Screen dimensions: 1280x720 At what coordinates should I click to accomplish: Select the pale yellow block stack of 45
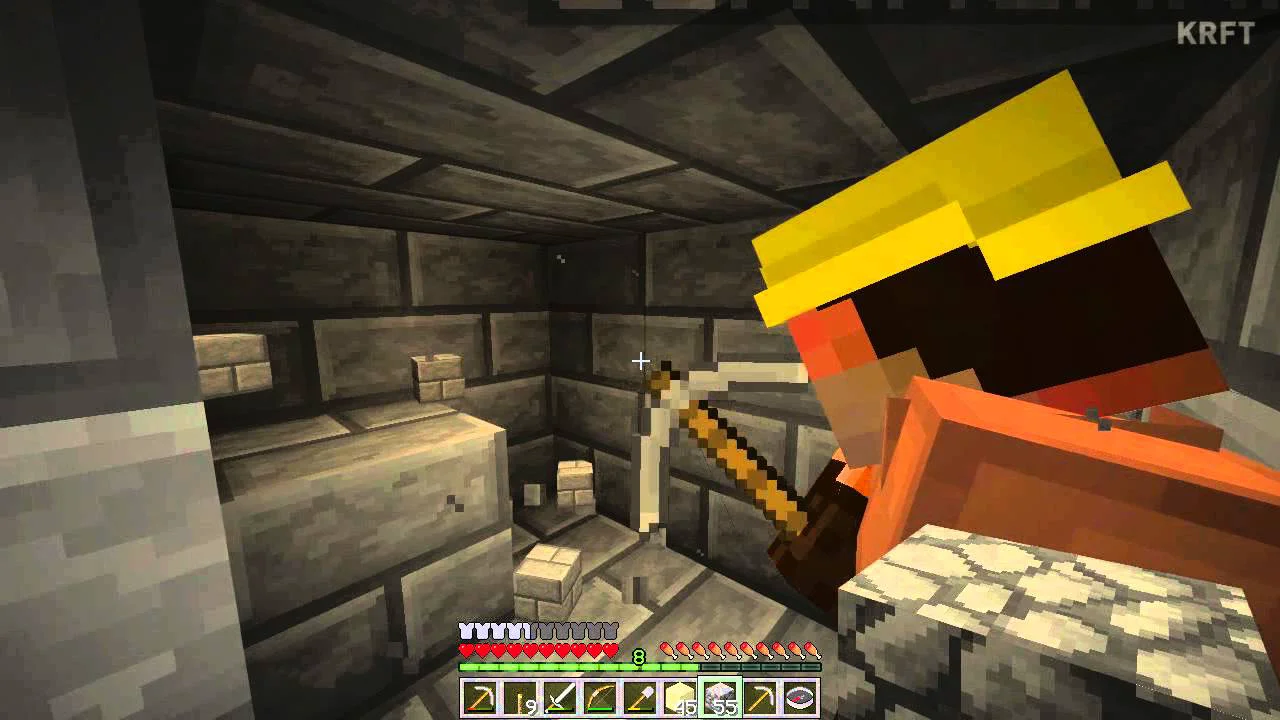click(x=680, y=697)
